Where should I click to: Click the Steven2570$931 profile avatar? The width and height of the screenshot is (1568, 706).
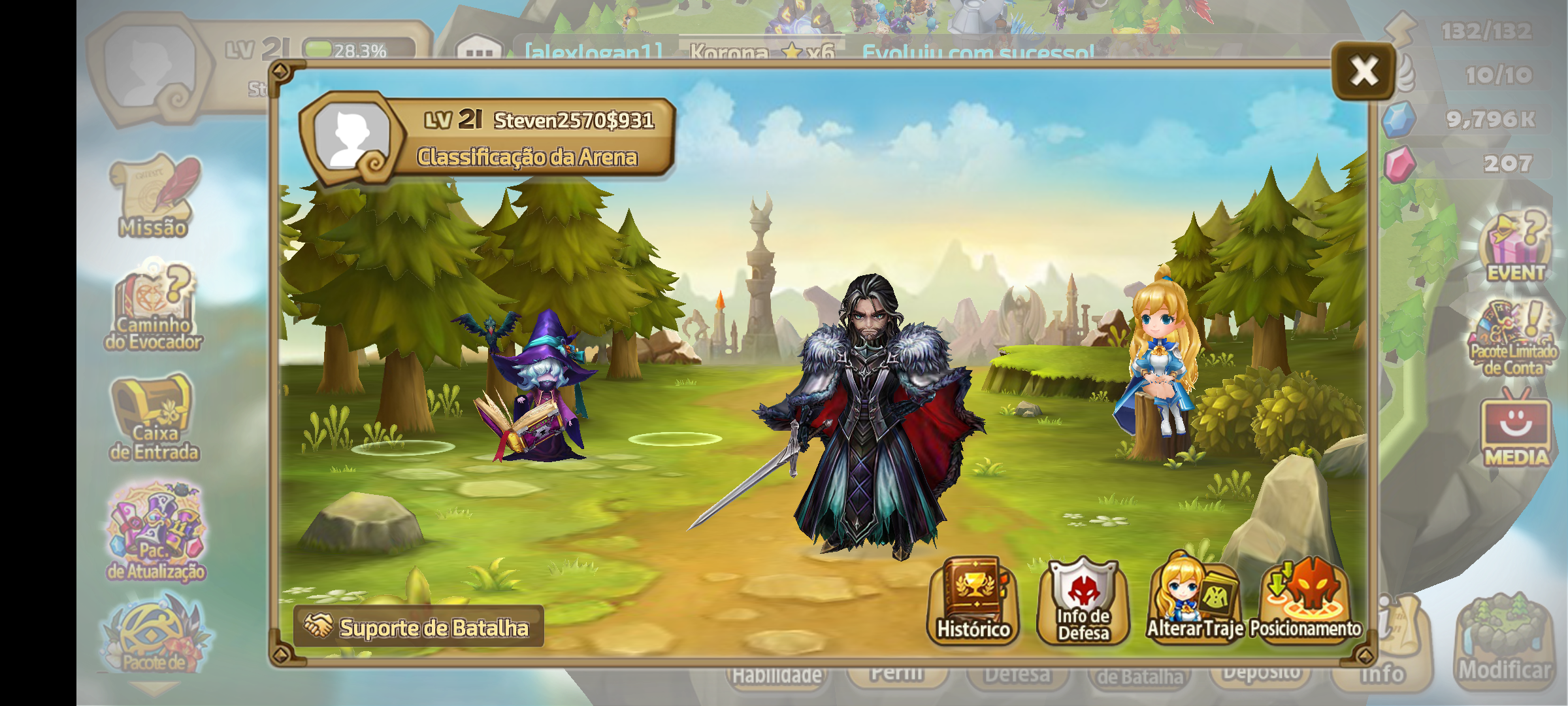pyautogui.click(x=351, y=137)
